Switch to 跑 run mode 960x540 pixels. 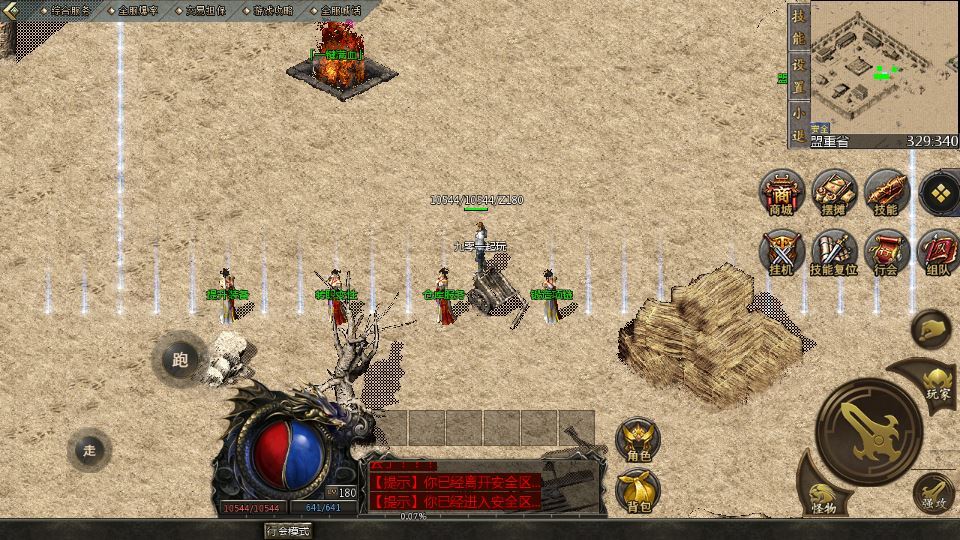pyautogui.click(x=180, y=360)
